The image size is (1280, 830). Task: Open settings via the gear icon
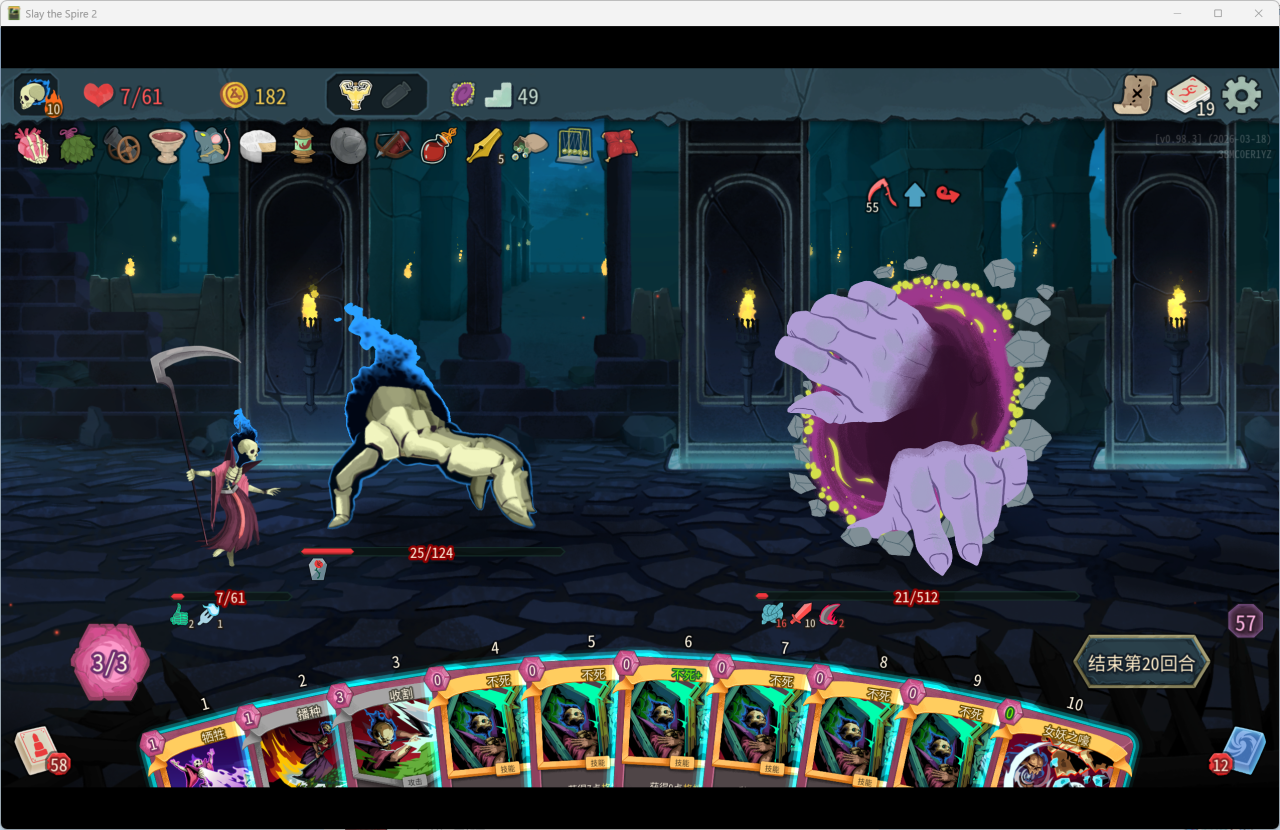[1242, 95]
